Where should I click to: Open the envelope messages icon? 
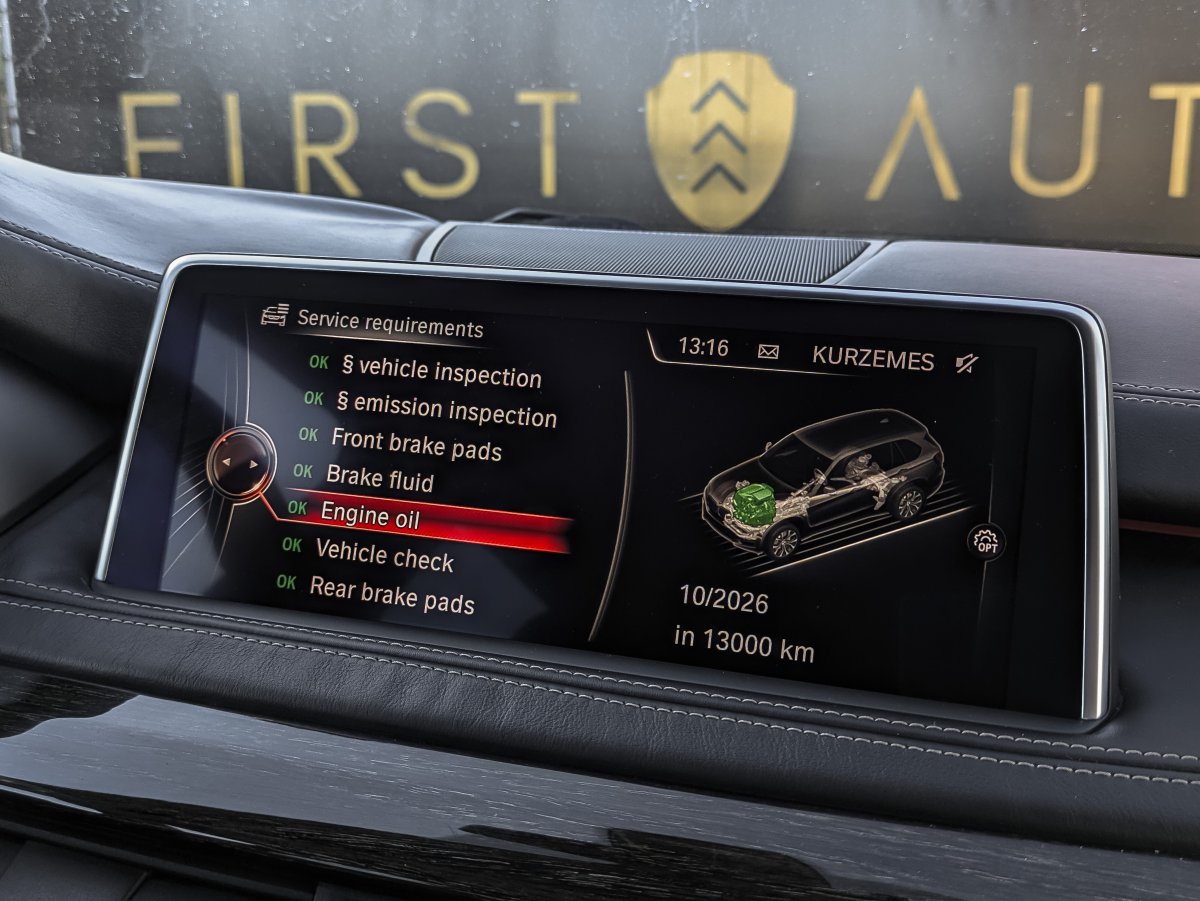click(x=769, y=351)
